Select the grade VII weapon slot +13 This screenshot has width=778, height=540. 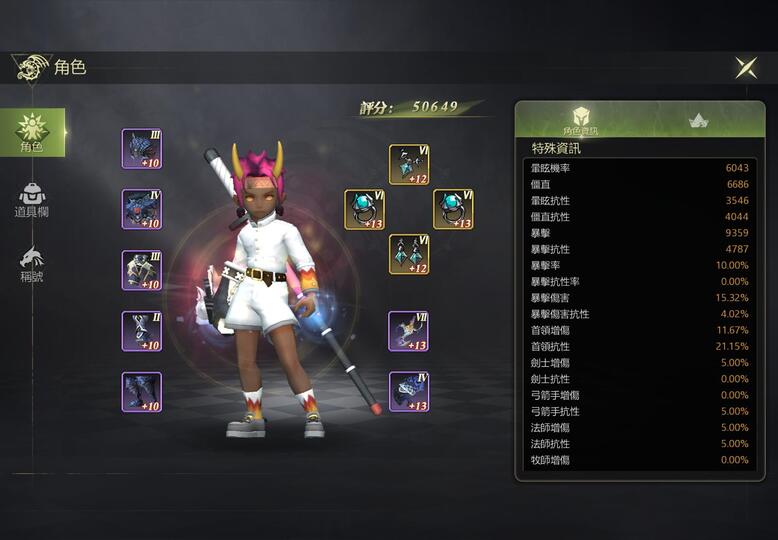[x=409, y=331]
